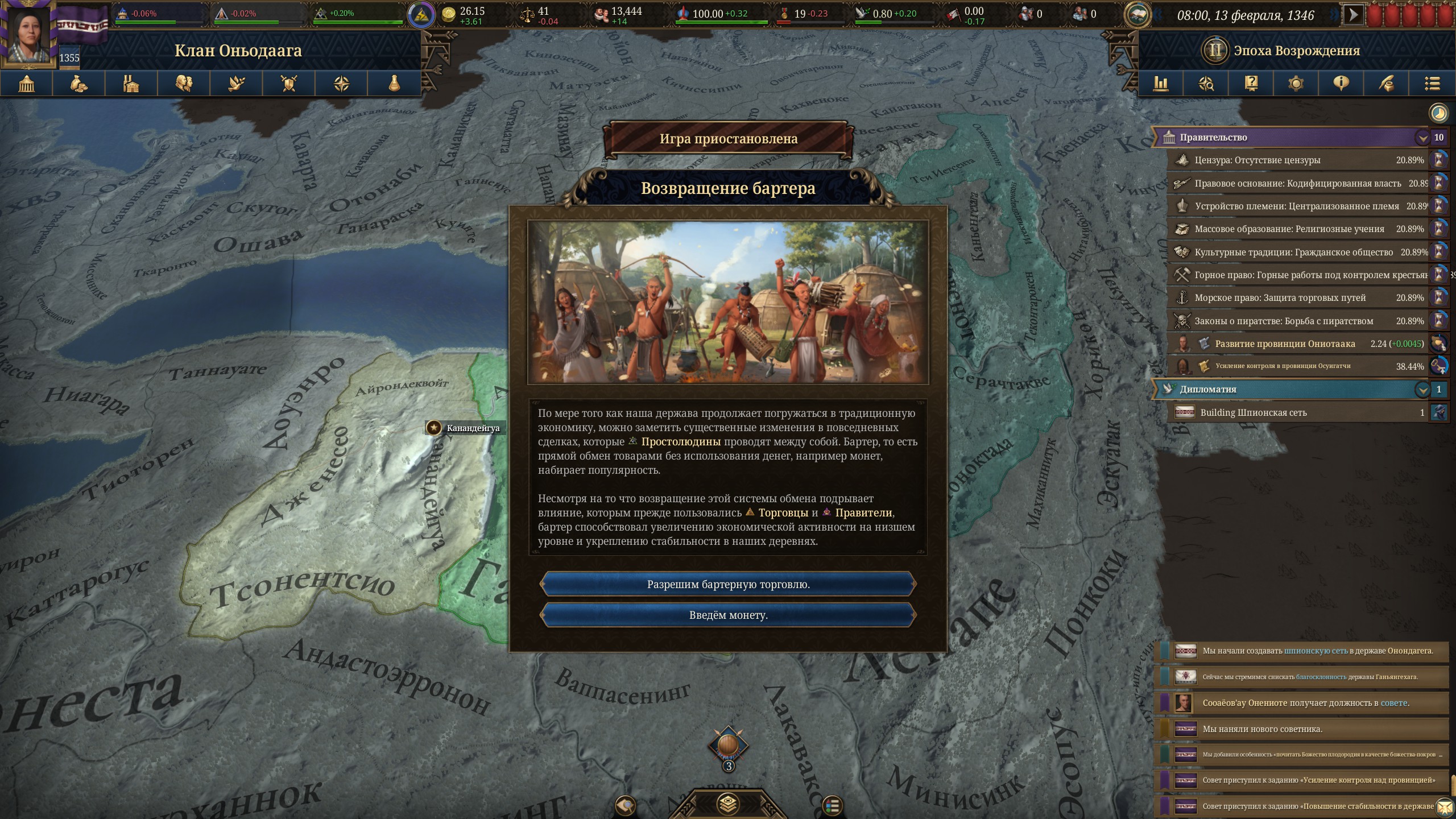
Task: Open map modes layers button
Action: pos(728,804)
